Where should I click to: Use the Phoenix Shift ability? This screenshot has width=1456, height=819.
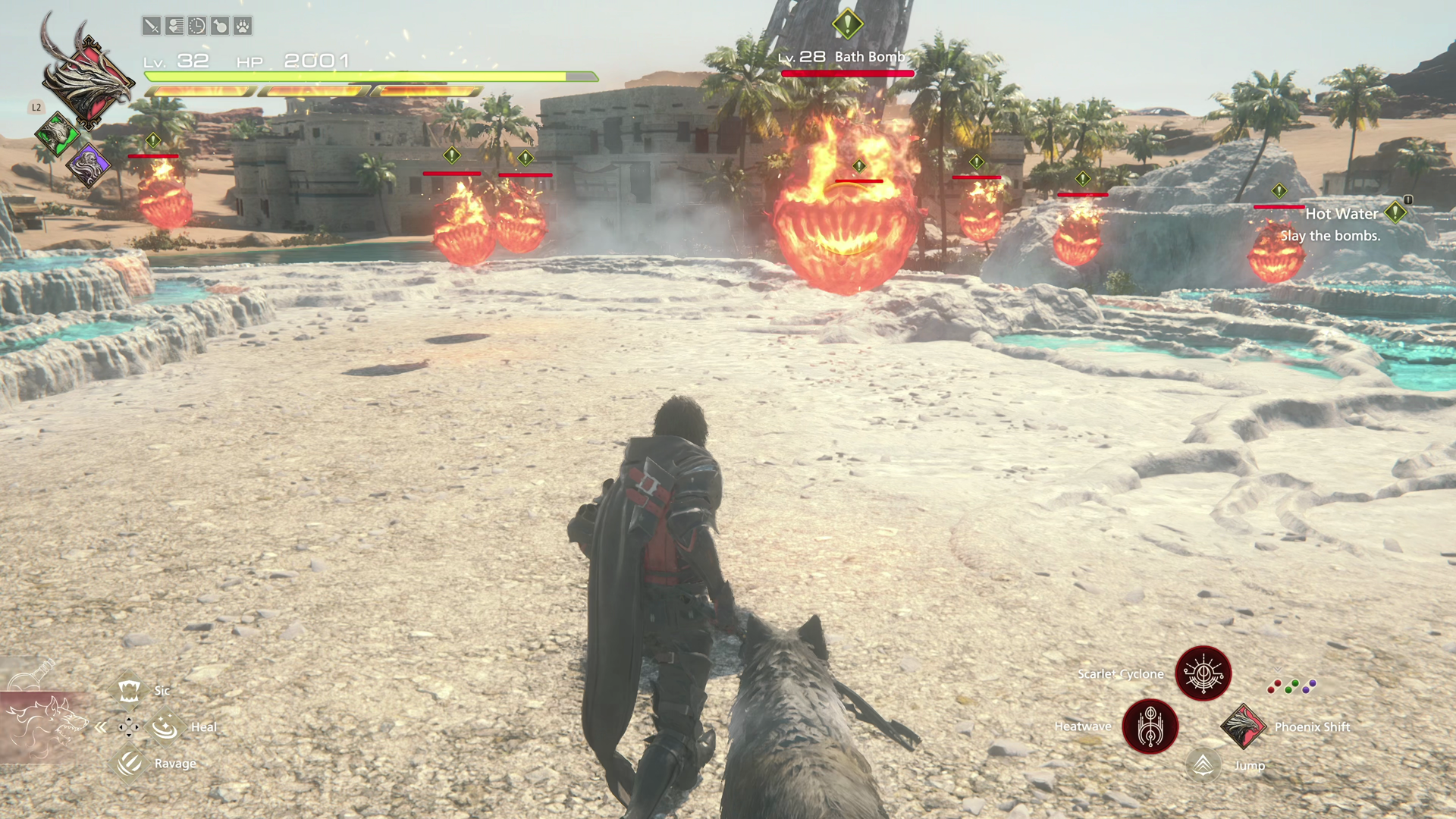coord(1242,726)
